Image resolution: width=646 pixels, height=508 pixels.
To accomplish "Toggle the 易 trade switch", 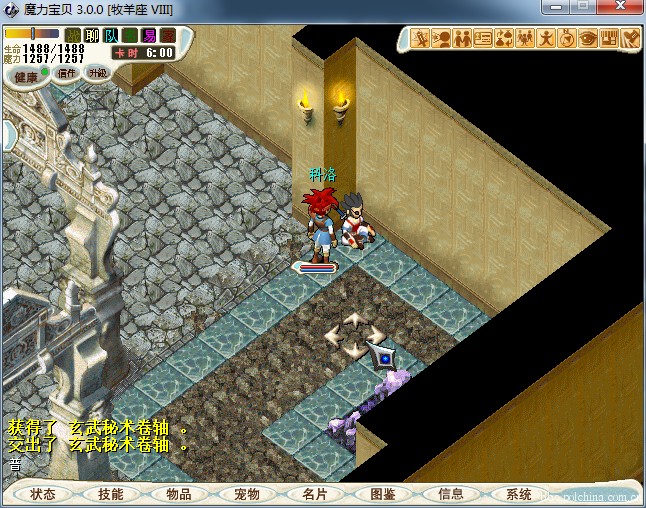I will (149, 36).
